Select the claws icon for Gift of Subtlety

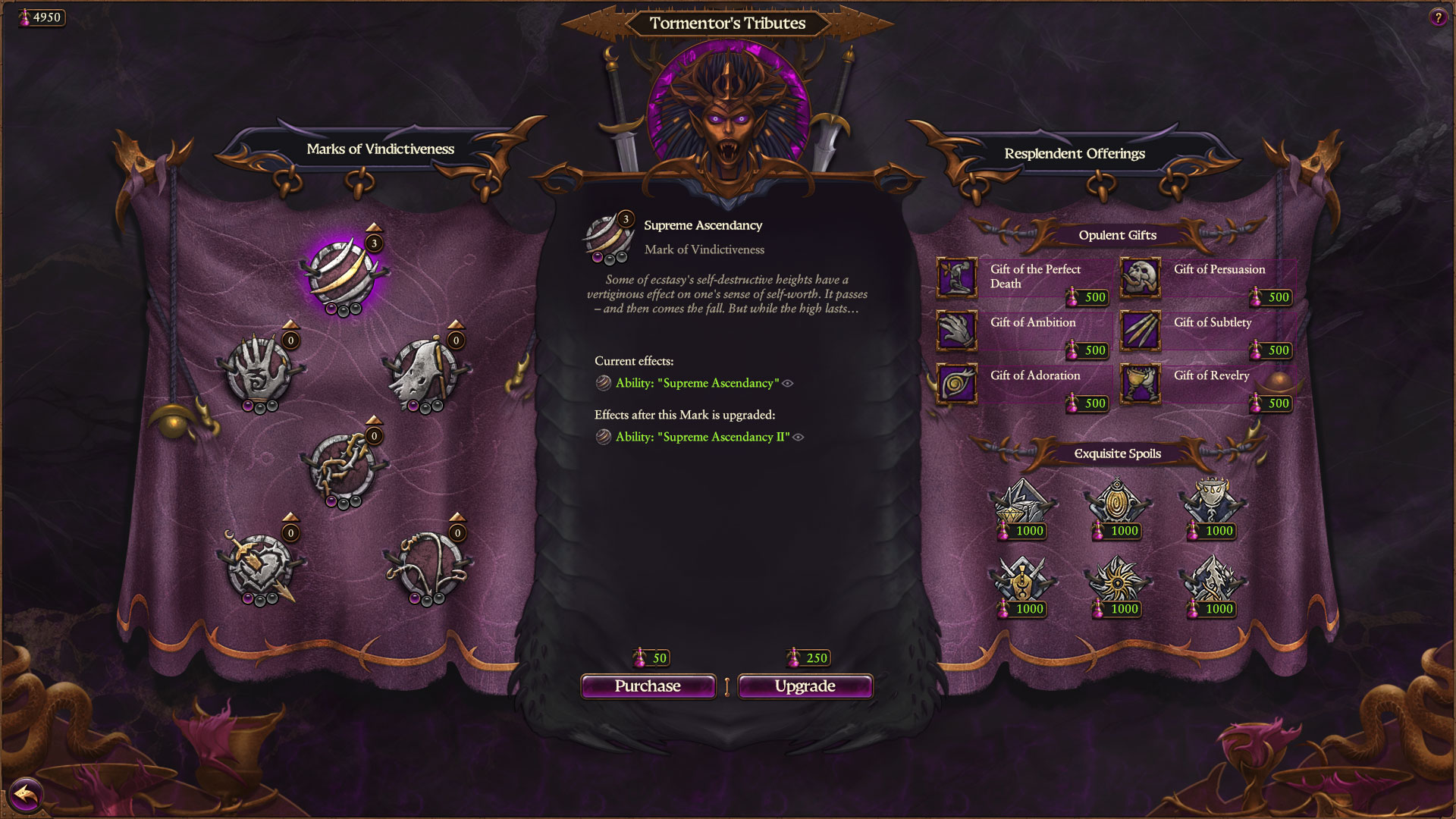click(x=1141, y=331)
